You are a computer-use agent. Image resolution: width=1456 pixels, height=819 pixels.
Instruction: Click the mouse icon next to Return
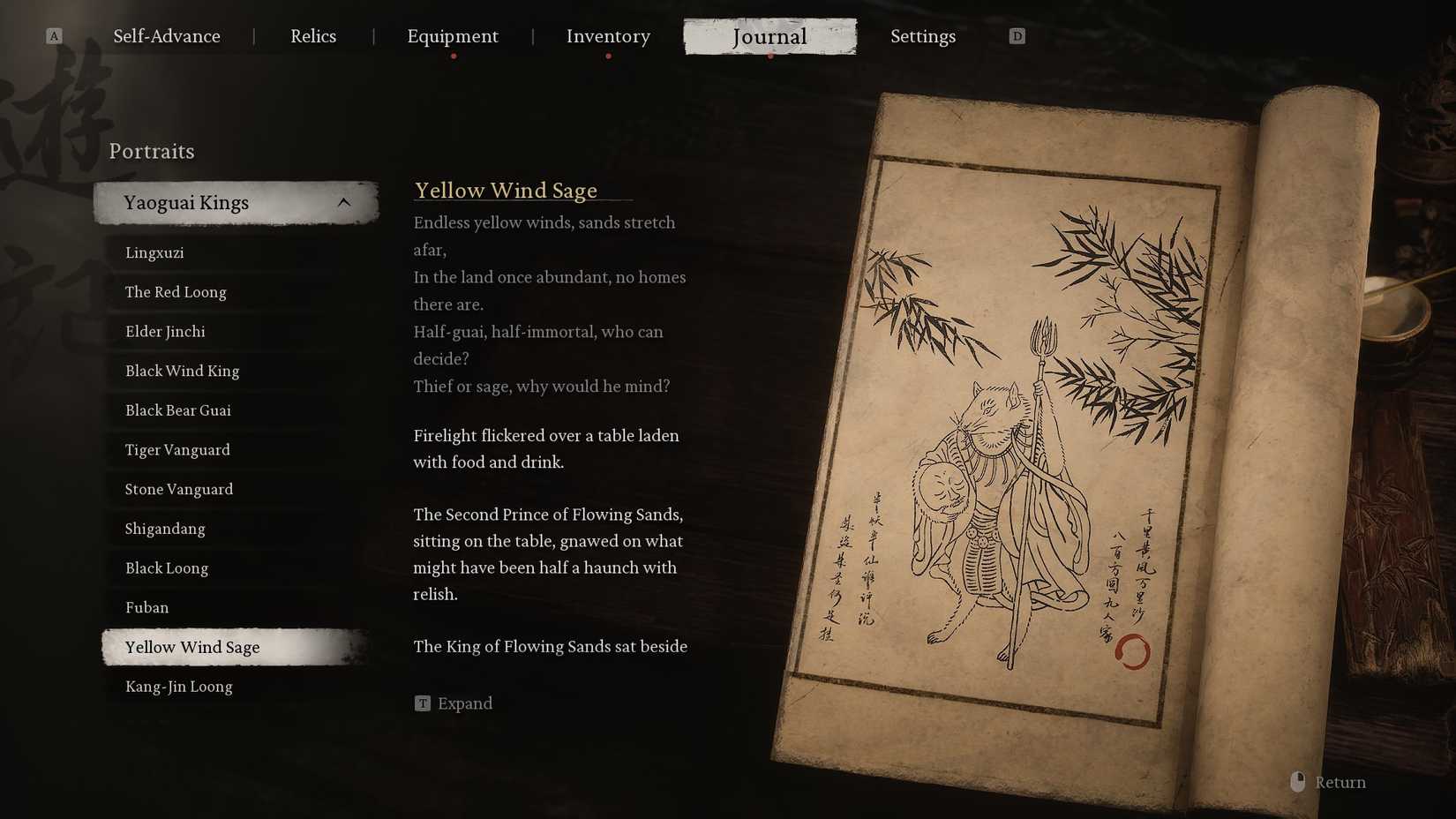[1296, 781]
